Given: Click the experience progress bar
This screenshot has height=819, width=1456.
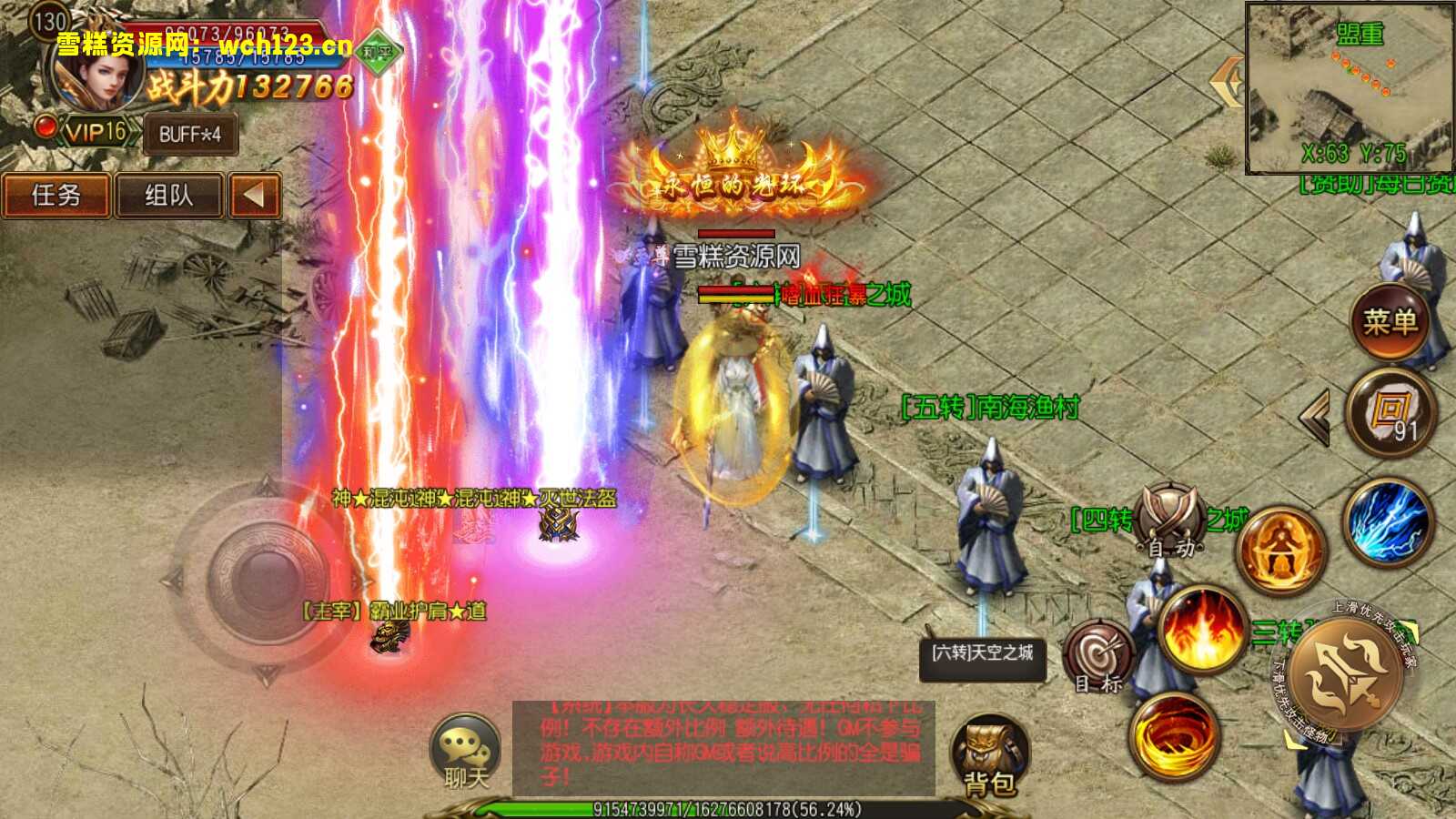Looking at the screenshot, I should [x=728, y=805].
